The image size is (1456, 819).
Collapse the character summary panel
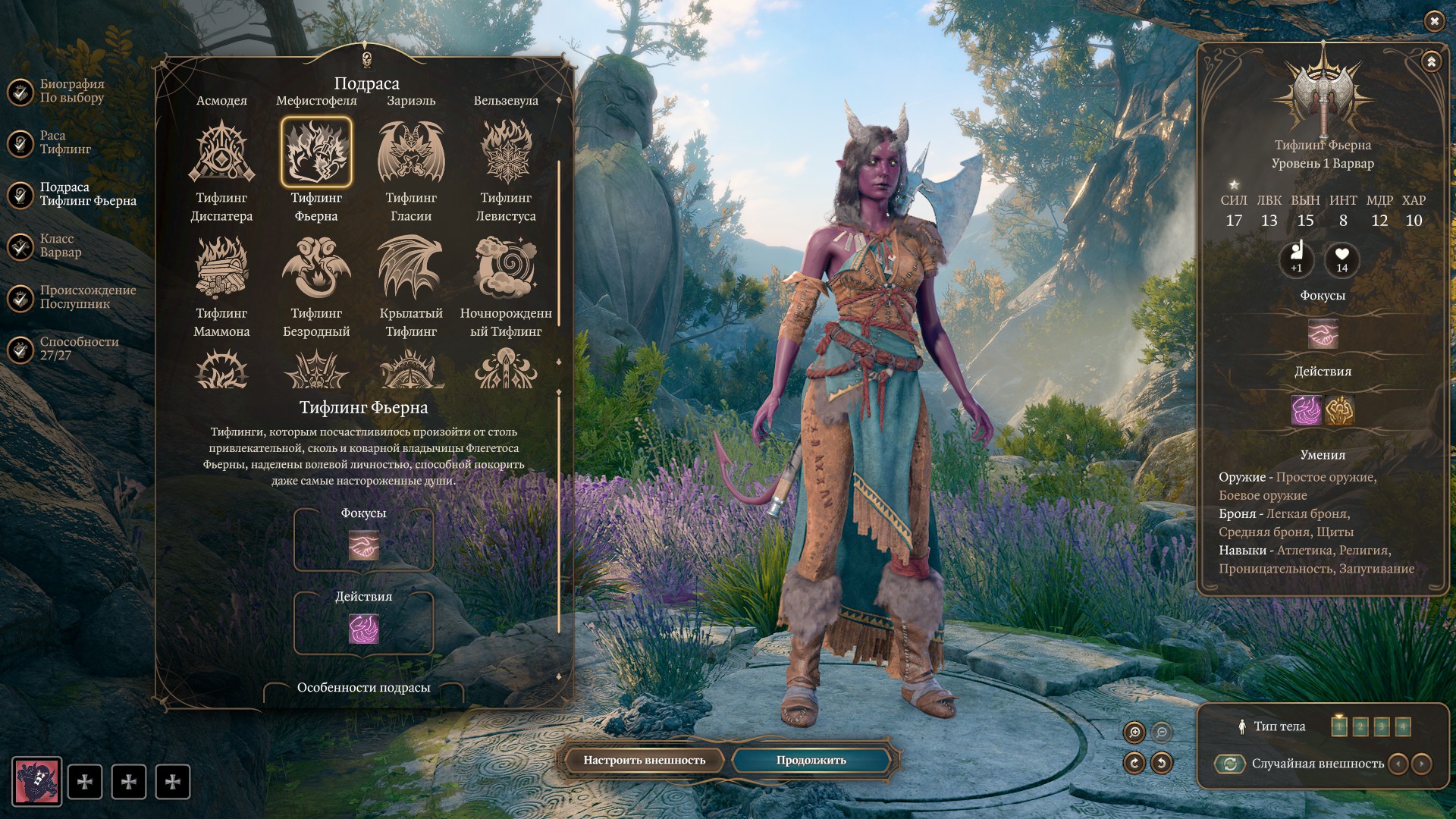coord(1431,61)
